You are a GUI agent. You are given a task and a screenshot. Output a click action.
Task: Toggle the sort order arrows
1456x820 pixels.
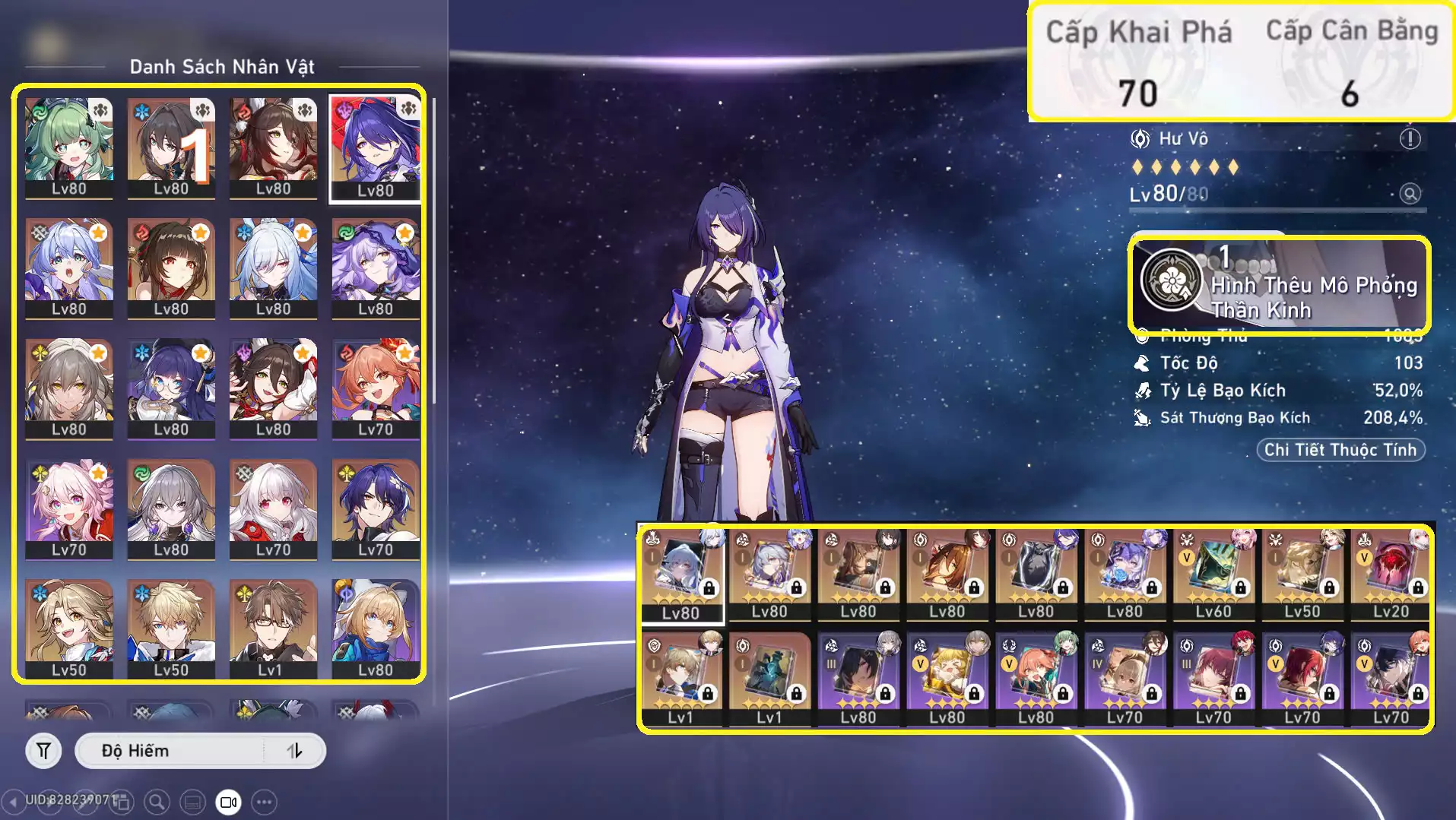[295, 752]
